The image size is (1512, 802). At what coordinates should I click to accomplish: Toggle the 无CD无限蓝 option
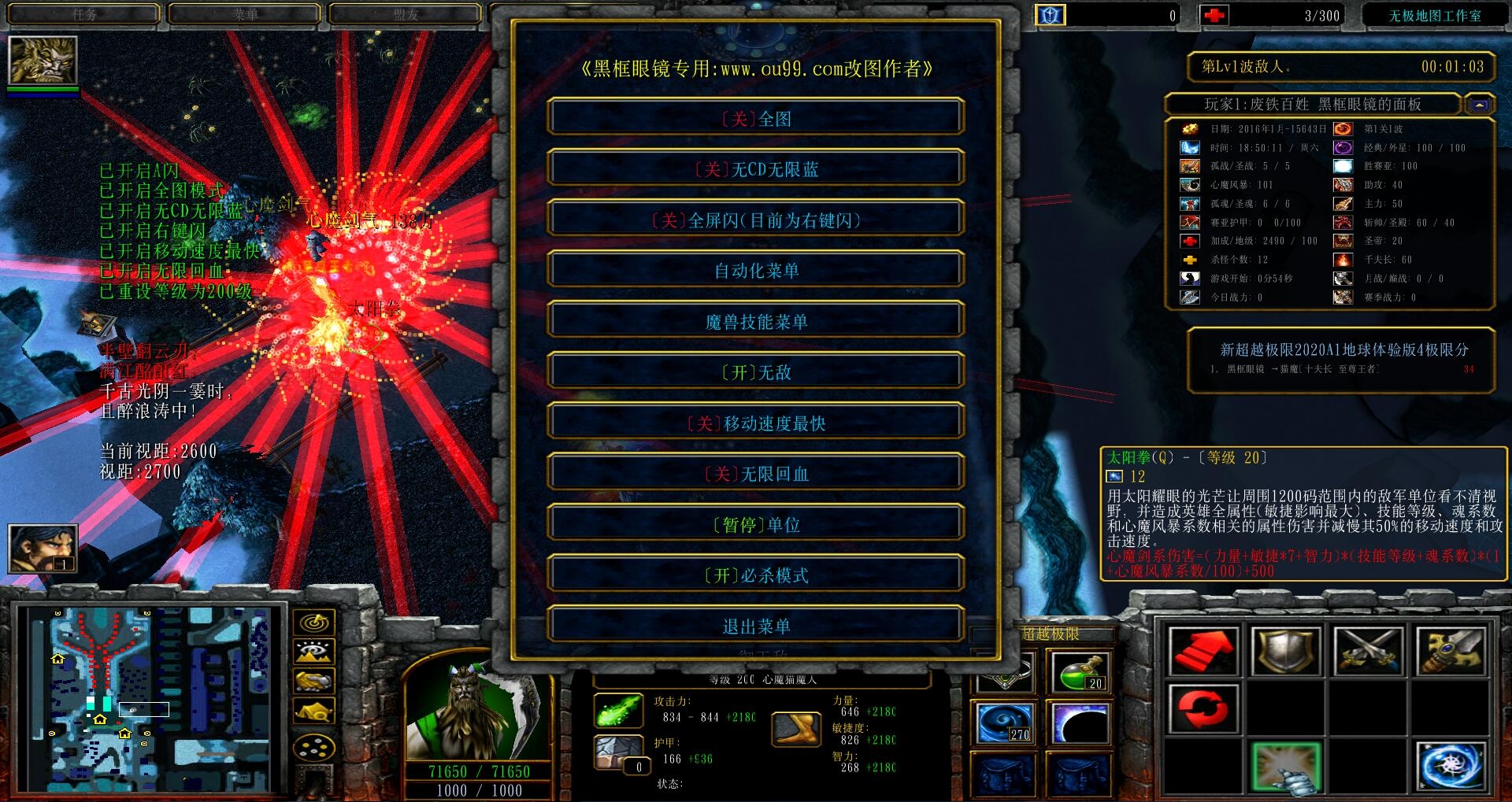tap(756, 169)
